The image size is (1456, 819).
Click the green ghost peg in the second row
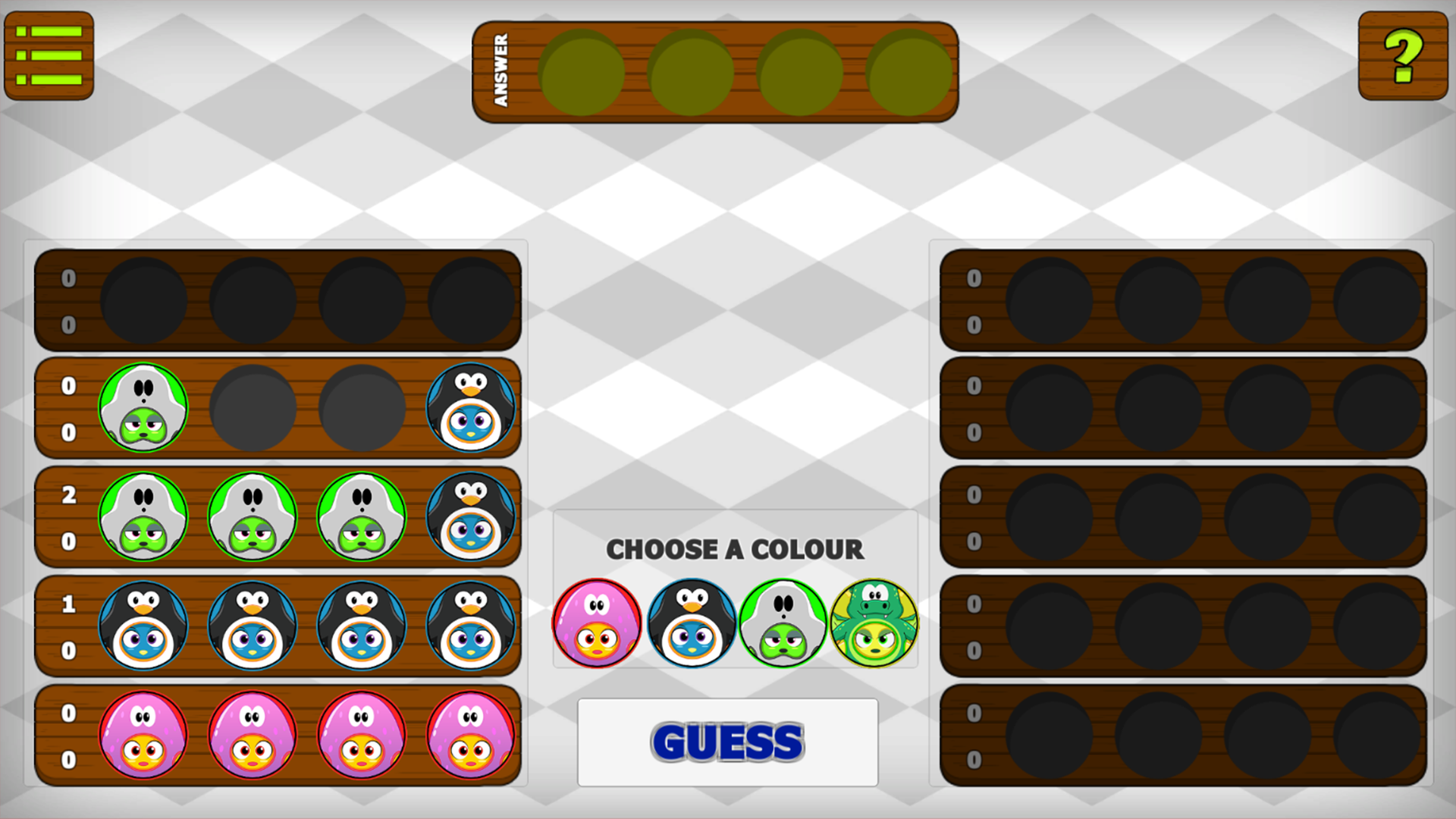tap(144, 407)
